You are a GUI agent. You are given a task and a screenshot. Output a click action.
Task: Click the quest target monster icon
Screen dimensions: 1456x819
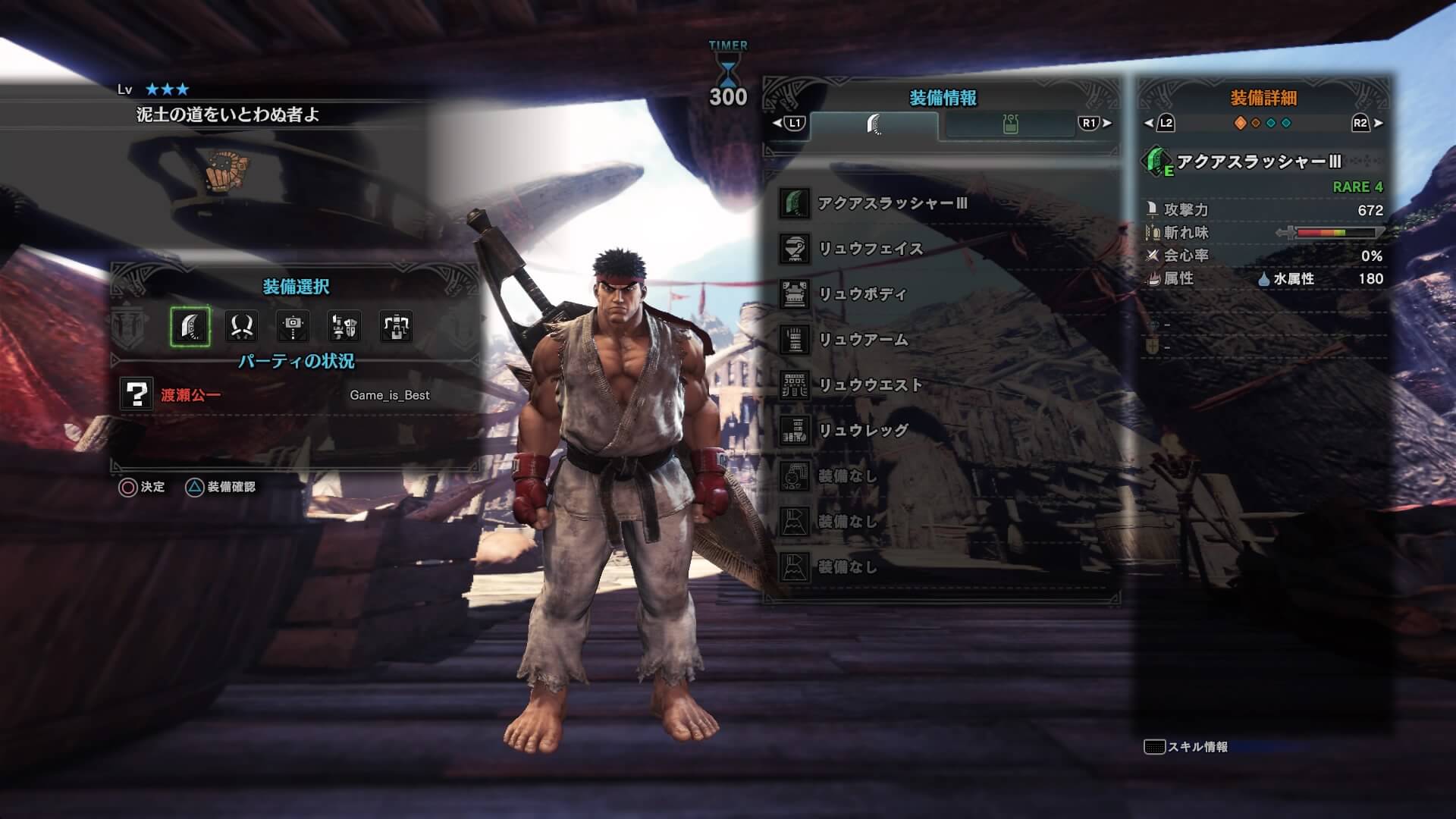(227, 170)
